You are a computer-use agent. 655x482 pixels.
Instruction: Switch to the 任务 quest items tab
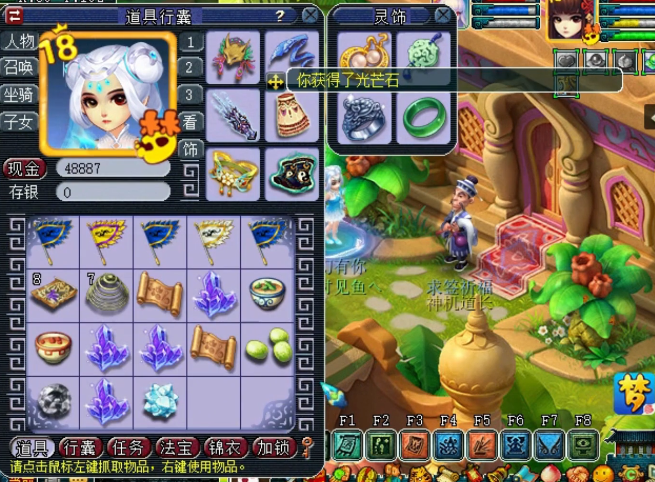[x=129, y=447]
